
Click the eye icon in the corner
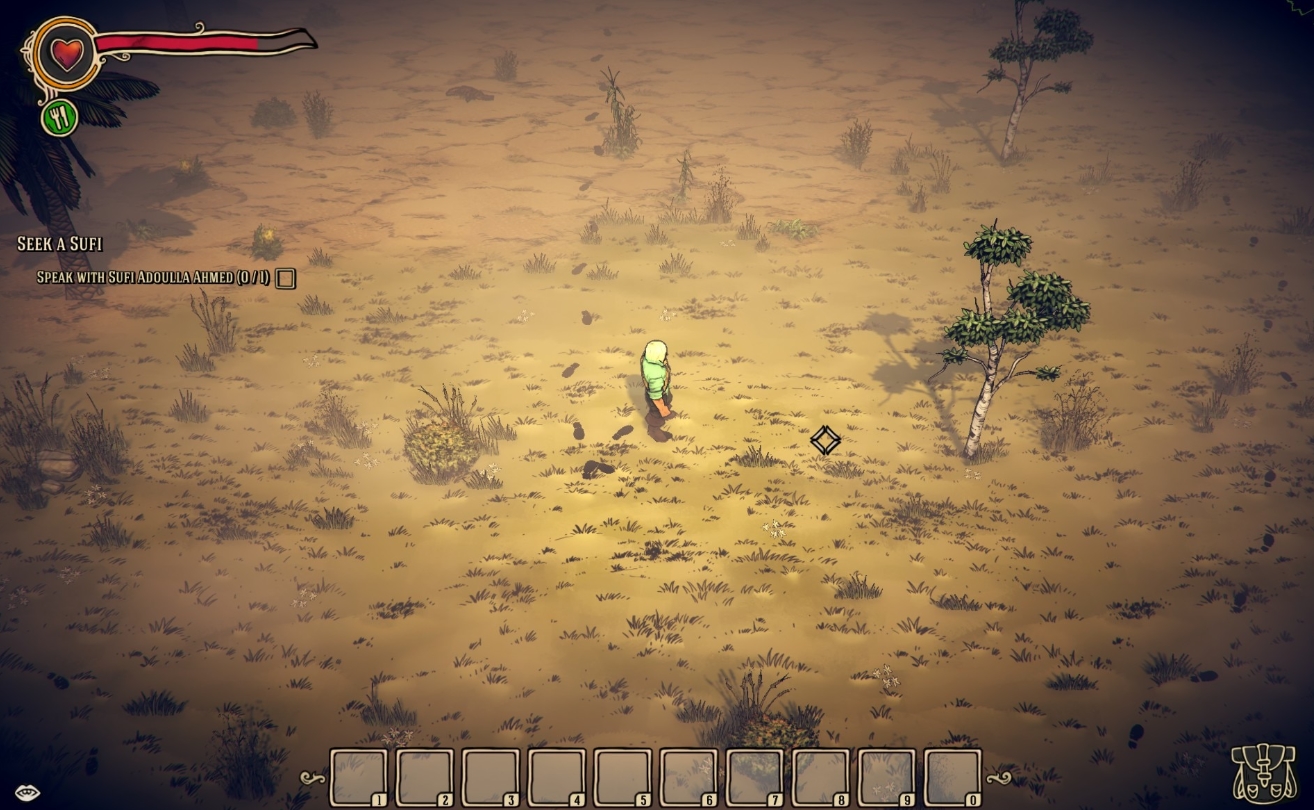coord(27,793)
